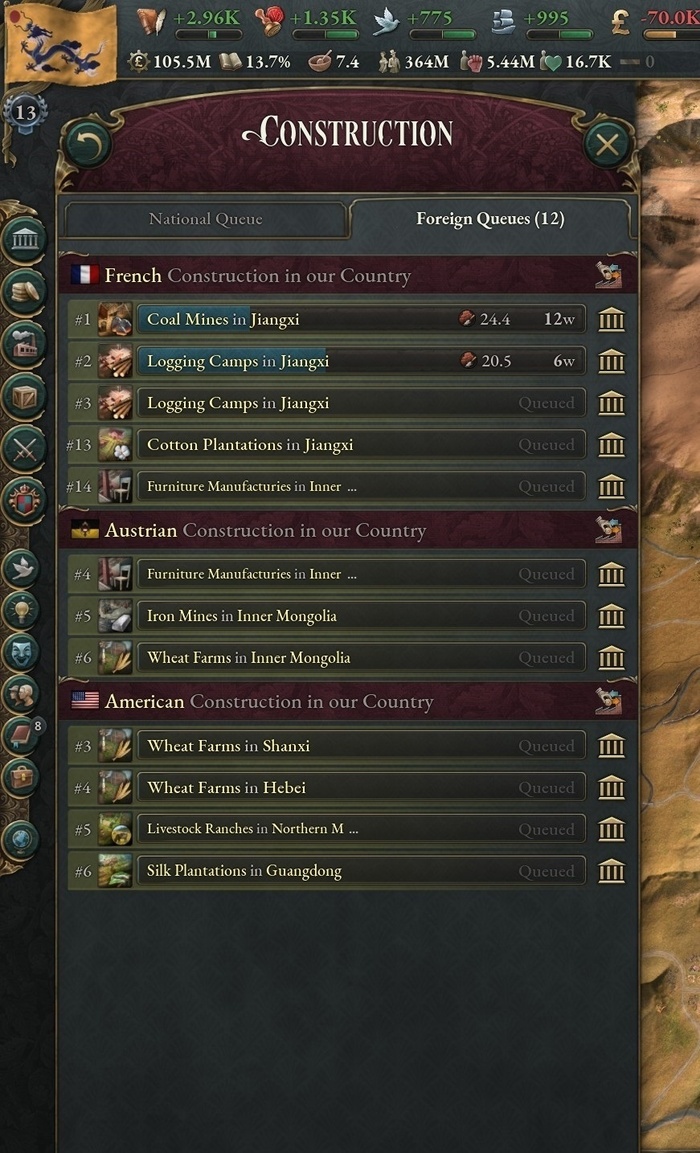
Task: Select Wheat Farms in Hebei entry
Action: point(360,788)
